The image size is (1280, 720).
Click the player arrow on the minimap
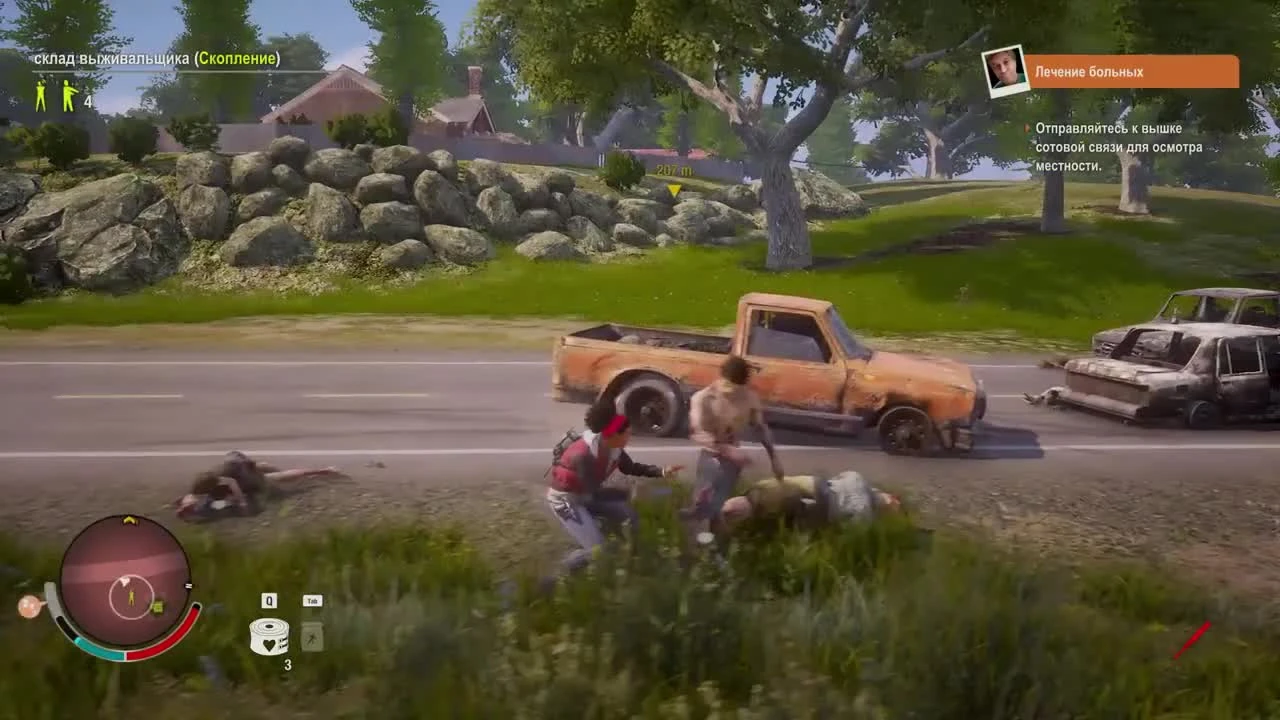131,596
